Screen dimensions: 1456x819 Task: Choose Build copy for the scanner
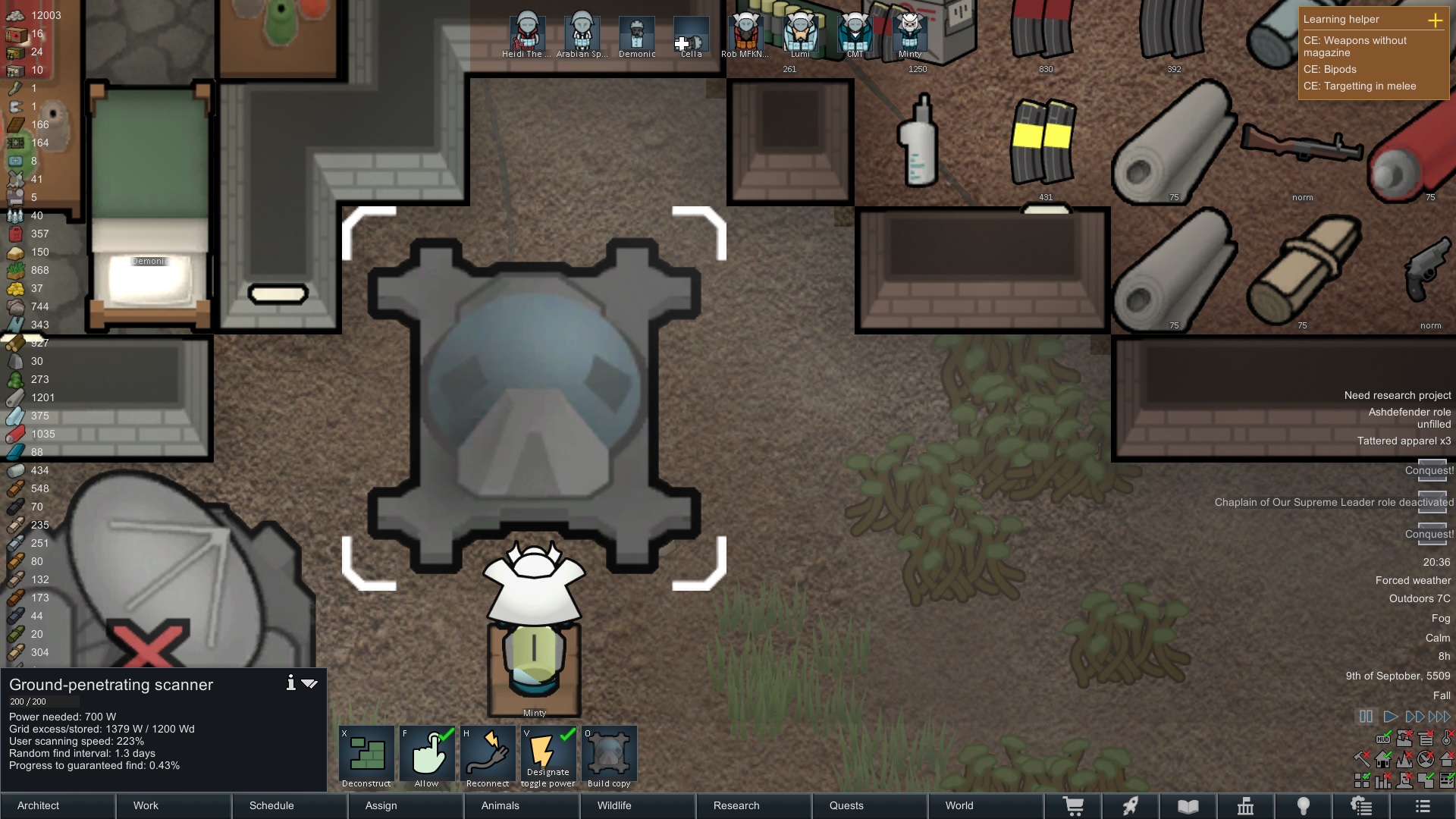[609, 756]
